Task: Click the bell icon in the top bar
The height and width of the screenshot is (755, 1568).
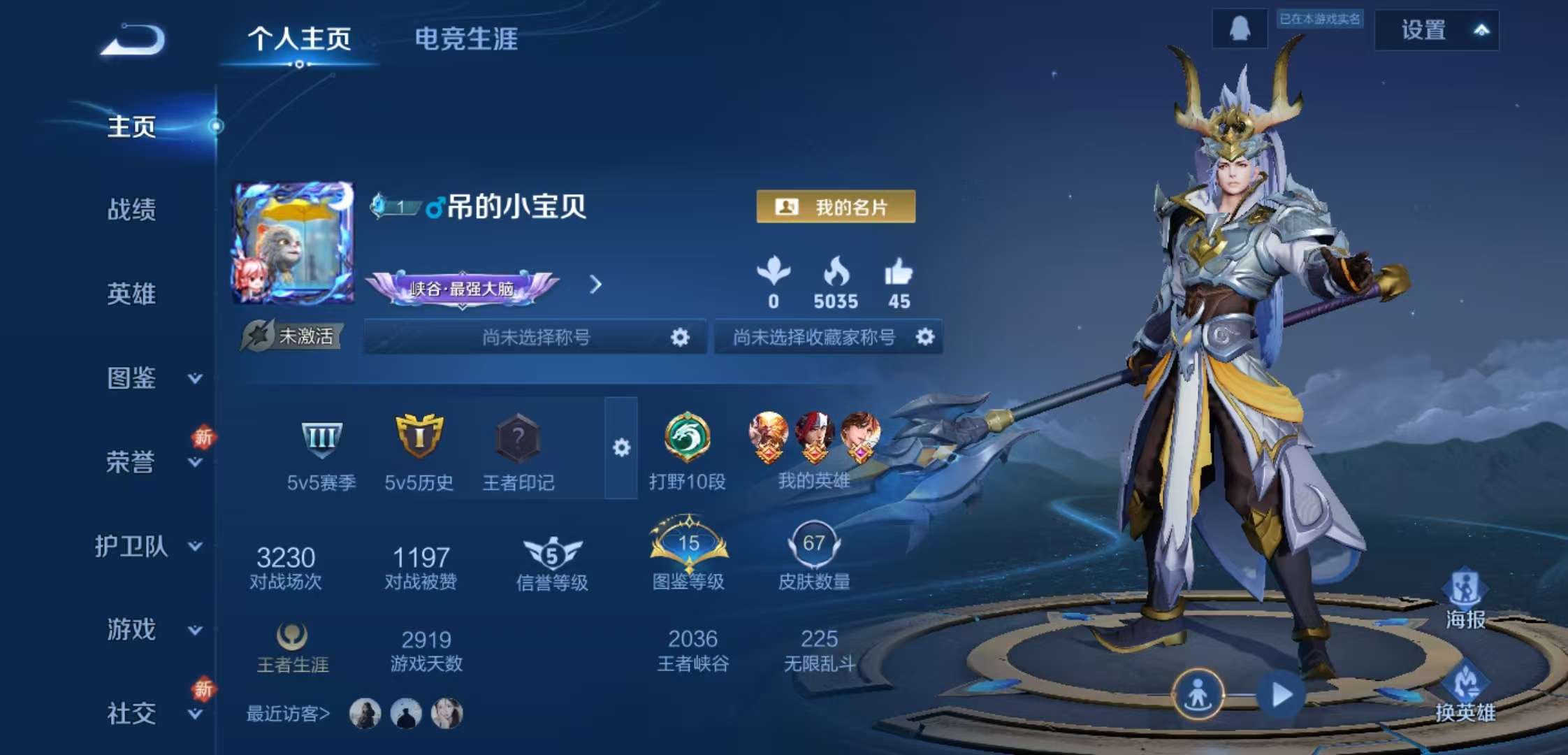Action: click(1239, 28)
